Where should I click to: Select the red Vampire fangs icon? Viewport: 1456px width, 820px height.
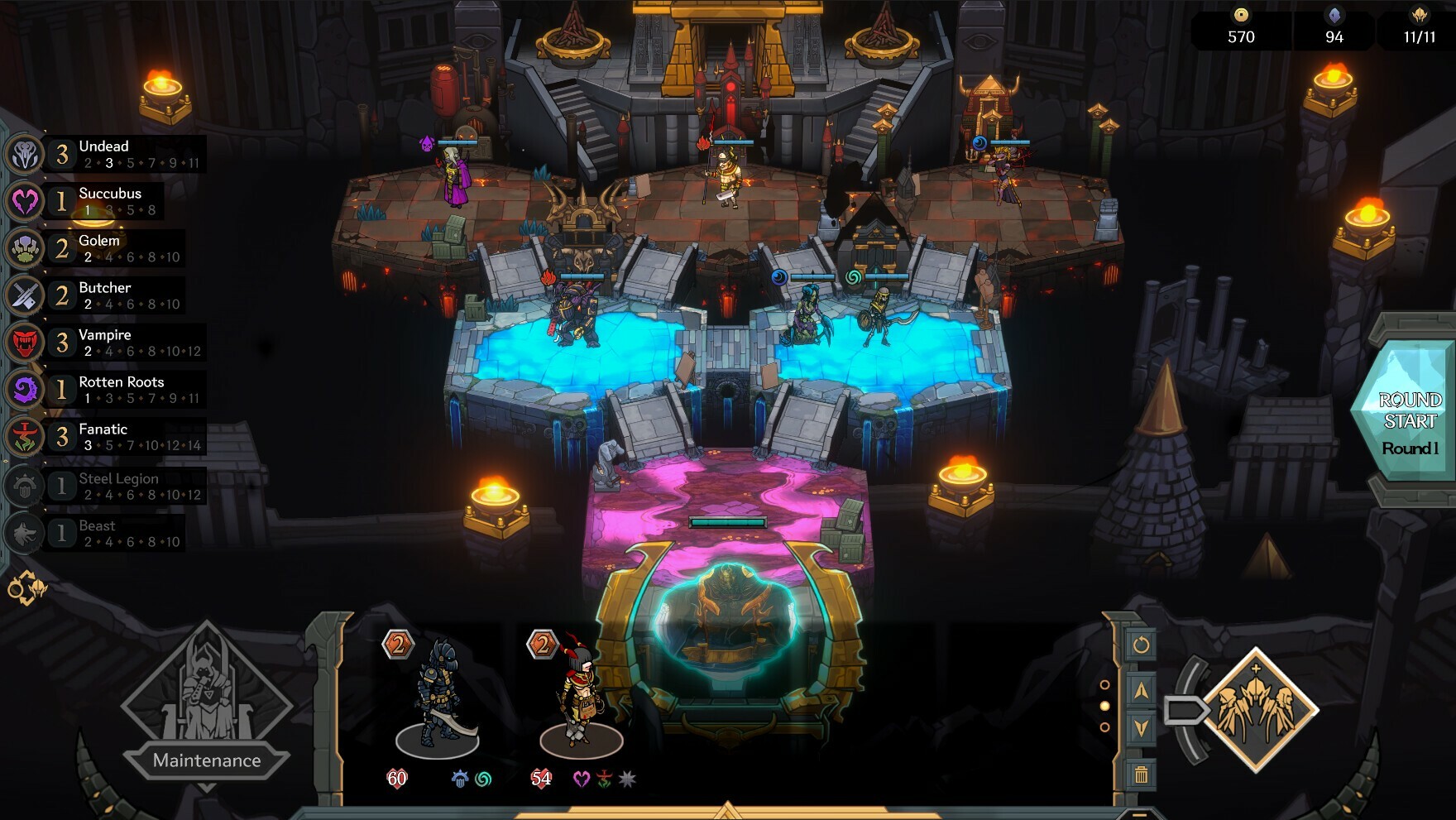pos(24,343)
